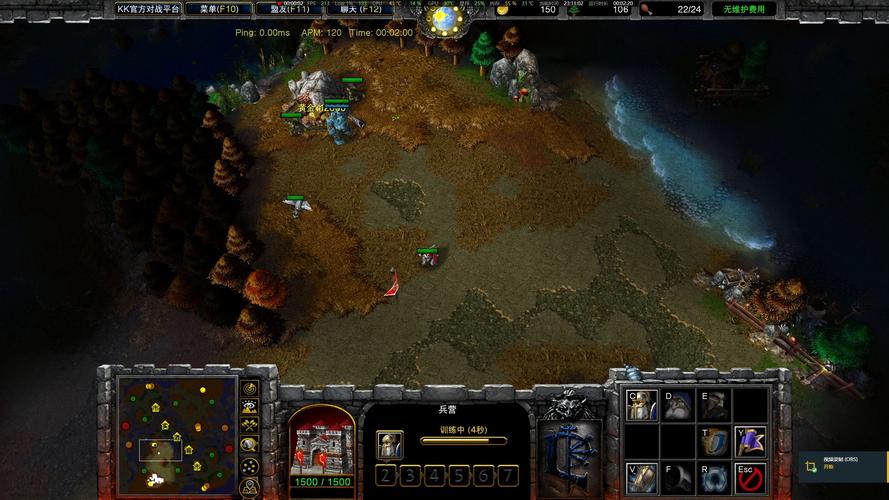Open the 聊天 (F12) chat log
Screen dimensions: 889x500
[x=359, y=9]
